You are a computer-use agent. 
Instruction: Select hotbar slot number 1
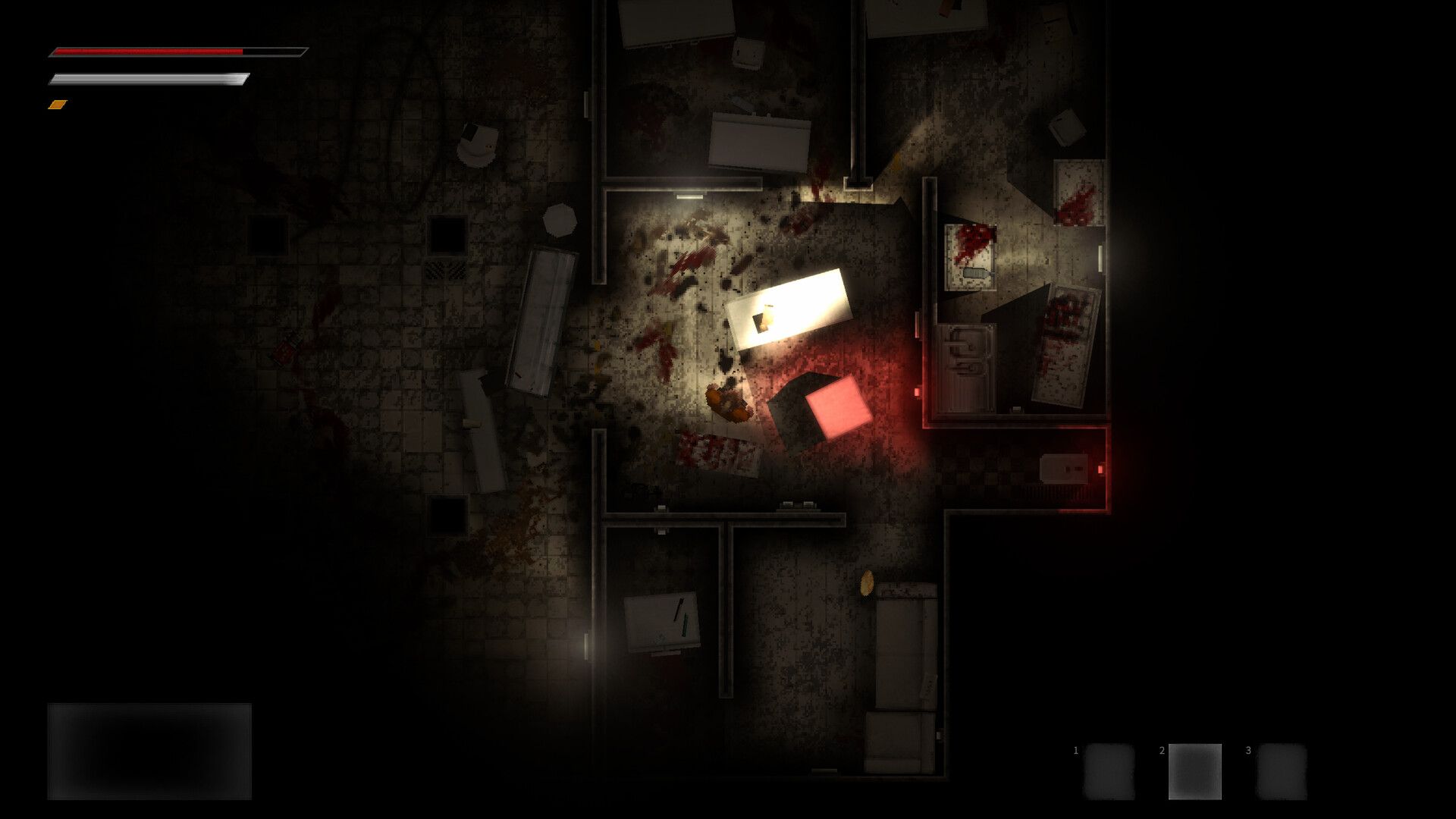click(1109, 771)
